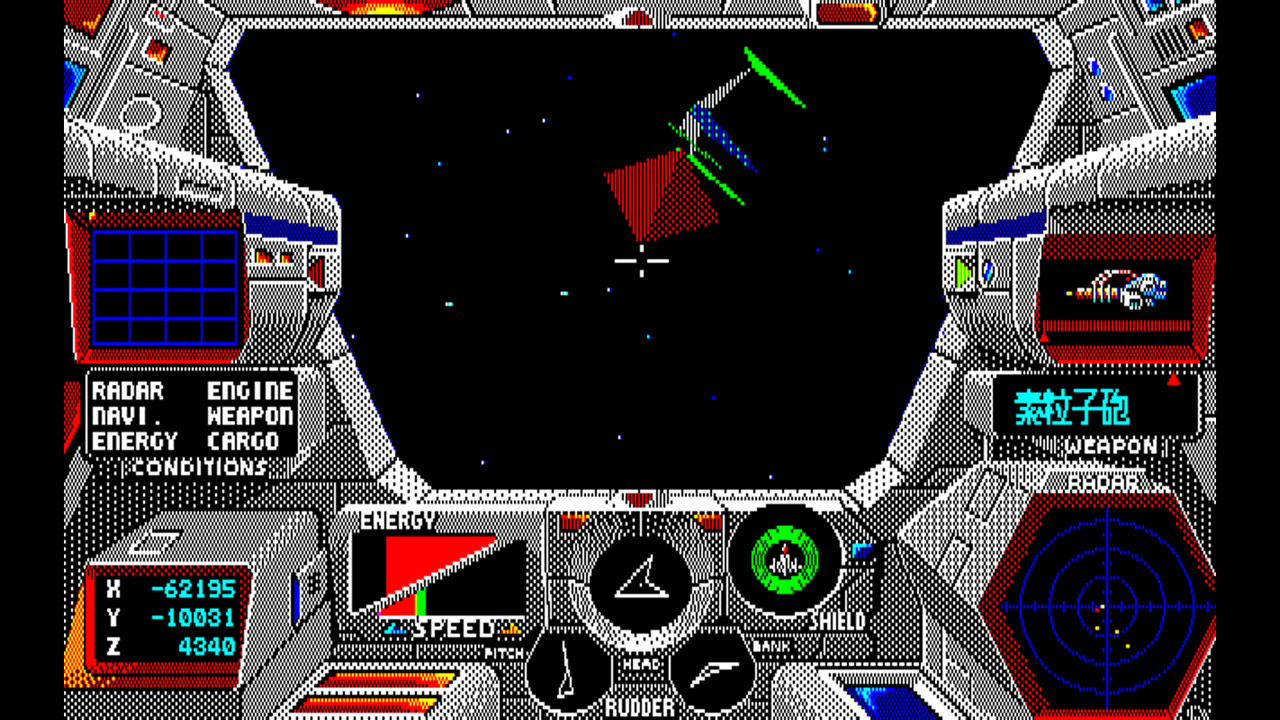Click the green SHIELD status dial

pos(786,563)
